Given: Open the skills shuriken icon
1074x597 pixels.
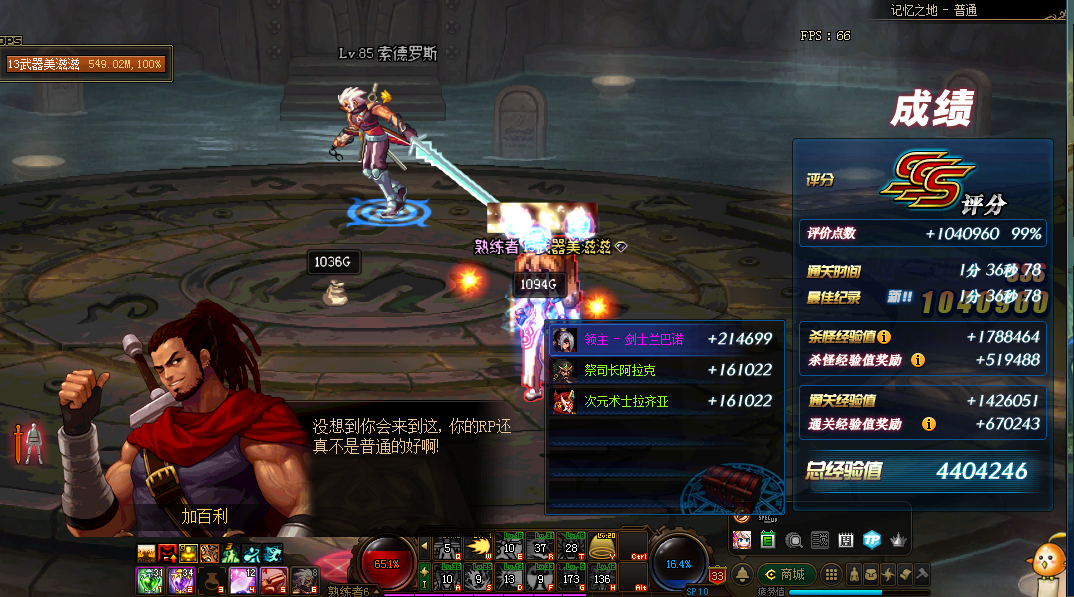Looking at the screenshot, I should tap(887, 574).
